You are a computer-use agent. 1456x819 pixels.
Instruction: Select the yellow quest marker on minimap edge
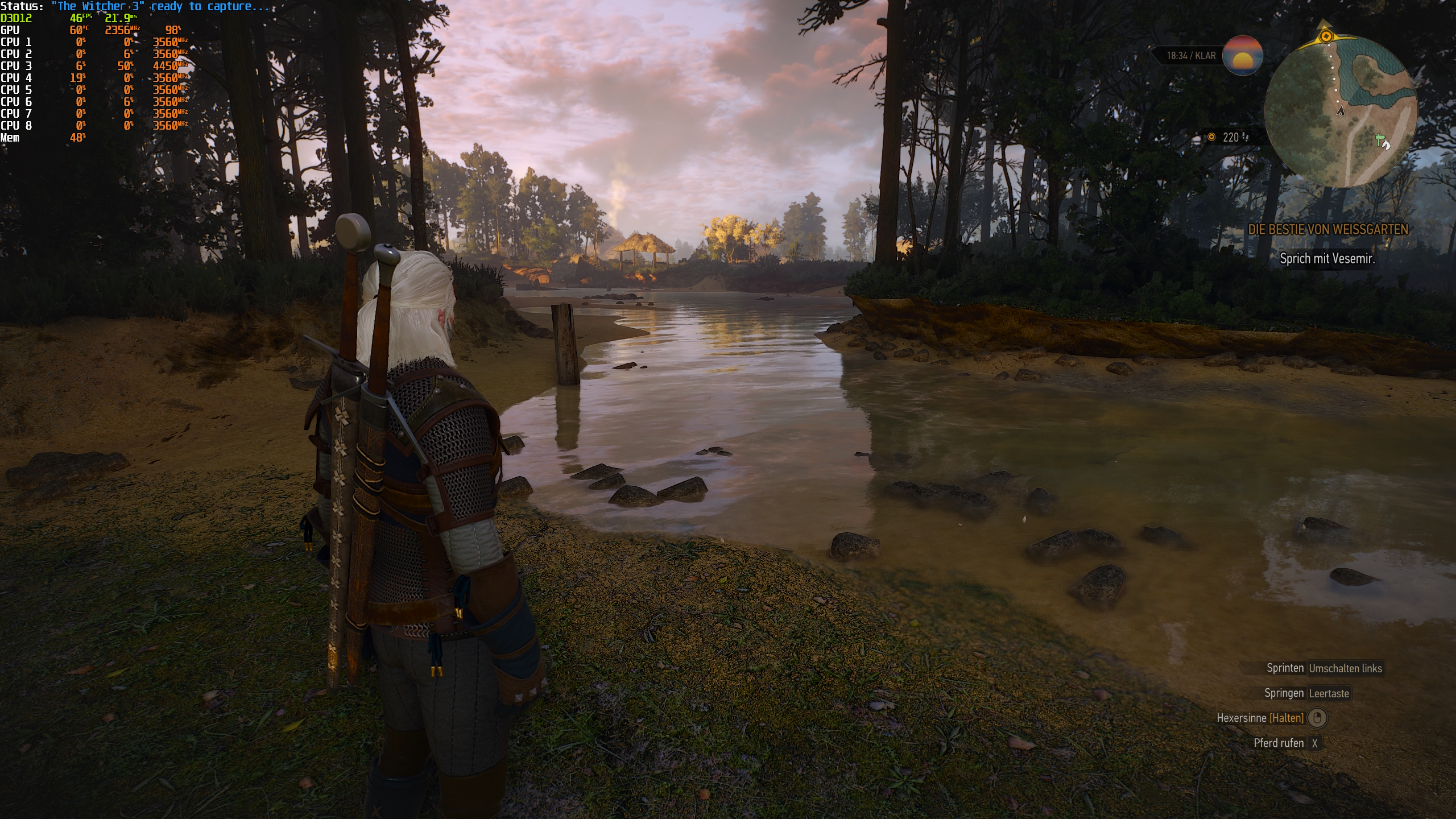click(x=1326, y=36)
